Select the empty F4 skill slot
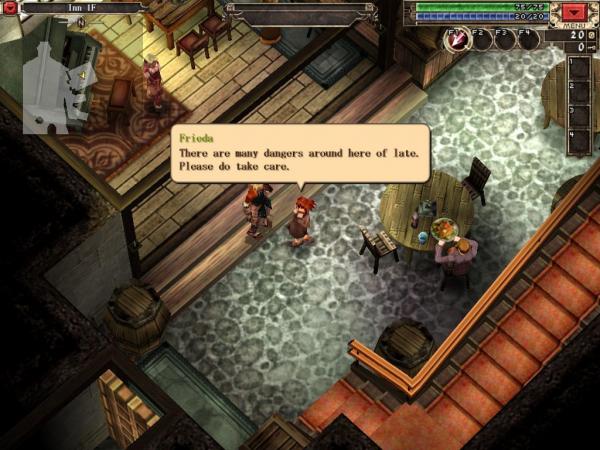Viewport: 600px width, 450px height. (528, 40)
